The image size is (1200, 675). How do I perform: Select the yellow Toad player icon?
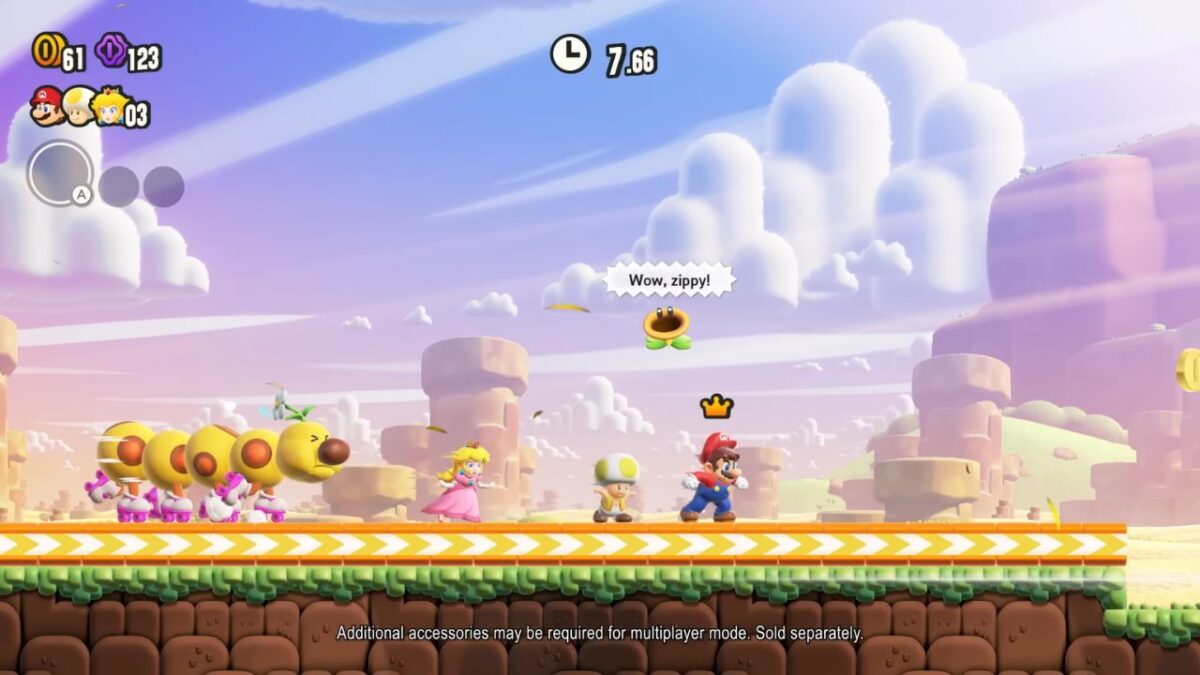pos(78,106)
